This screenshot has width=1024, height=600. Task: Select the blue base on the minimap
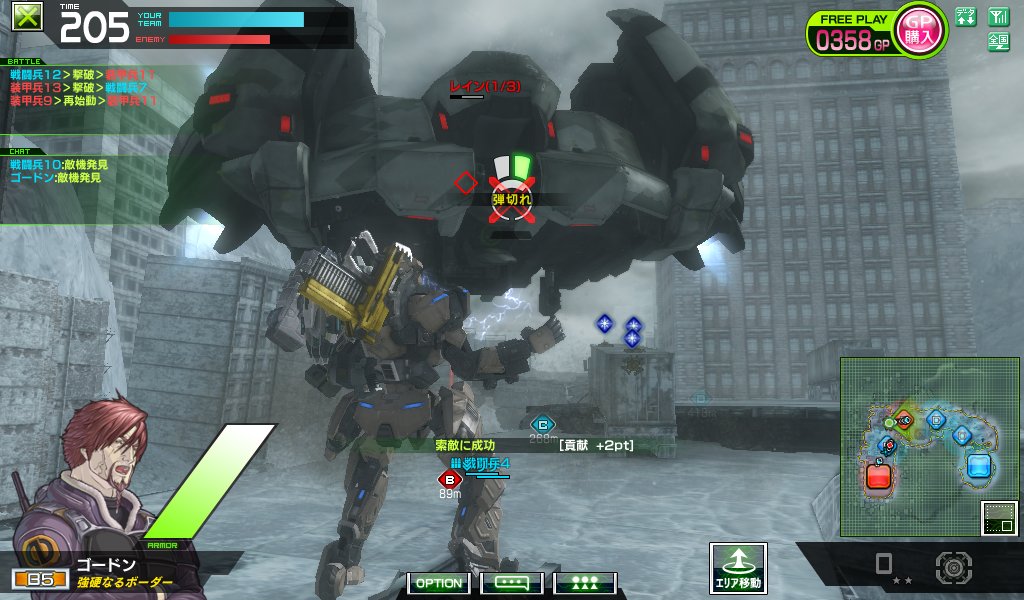point(978,466)
